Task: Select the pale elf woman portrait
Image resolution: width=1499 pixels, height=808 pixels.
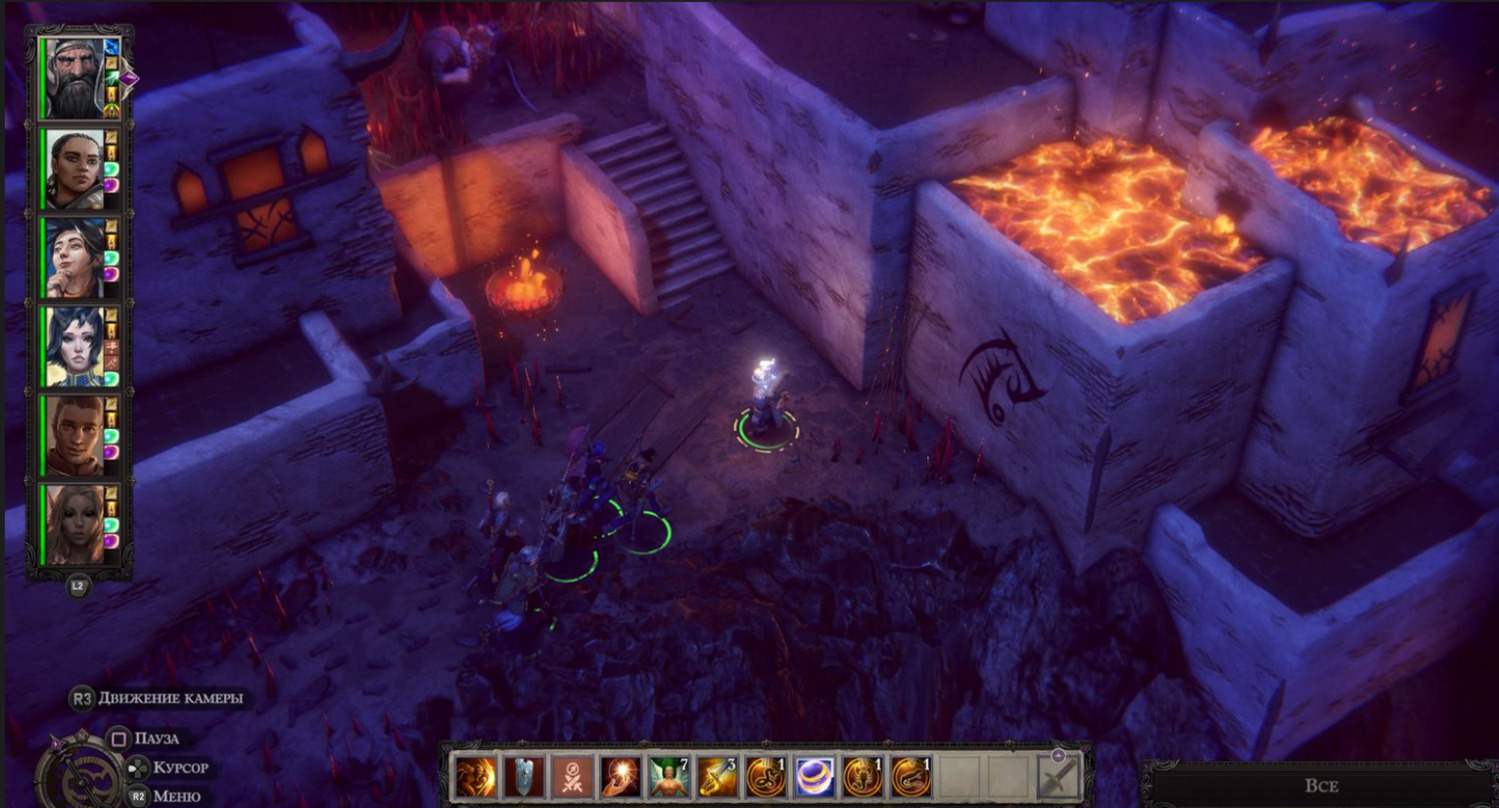Action: pyautogui.click(x=73, y=524)
